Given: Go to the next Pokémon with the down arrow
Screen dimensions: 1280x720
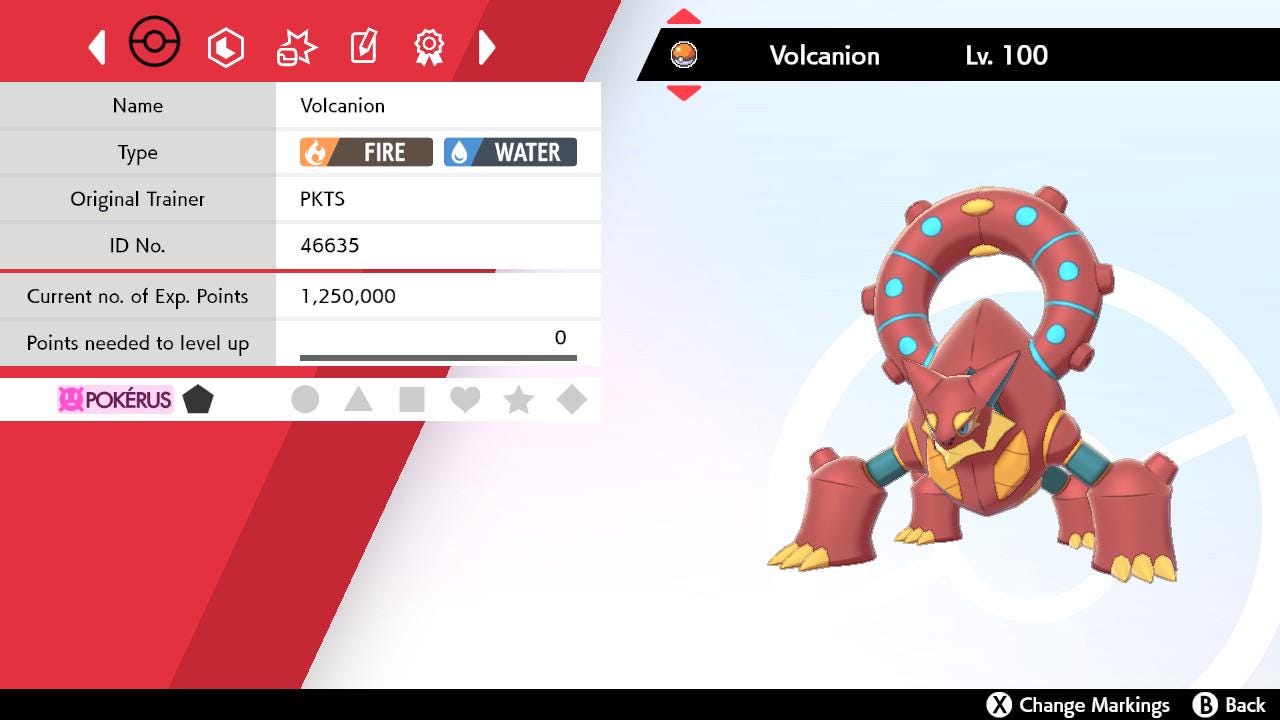Looking at the screenshot, I should click(684, 93).
